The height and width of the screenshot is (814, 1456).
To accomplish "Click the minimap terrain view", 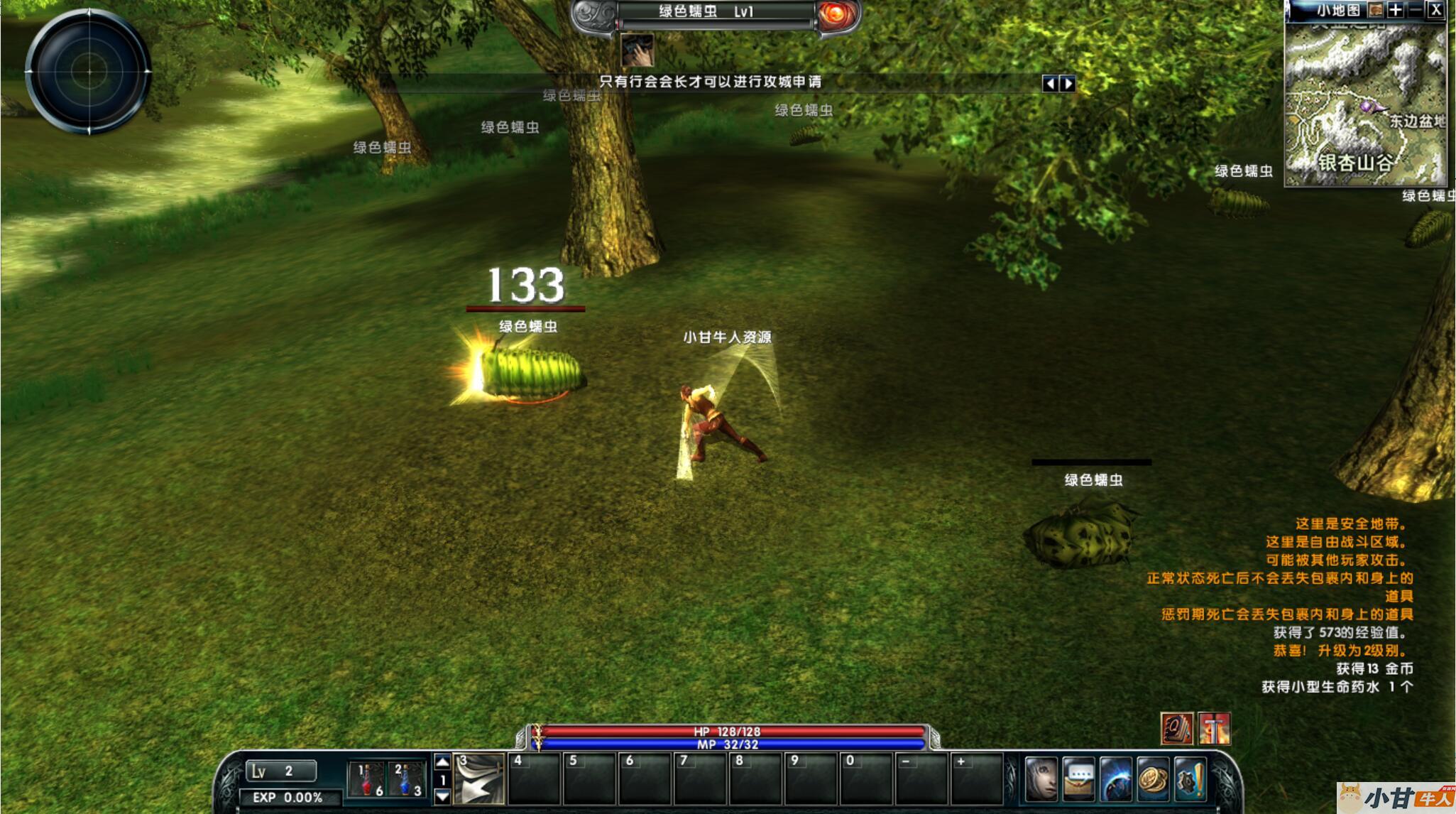I will tap(1364, 104).
